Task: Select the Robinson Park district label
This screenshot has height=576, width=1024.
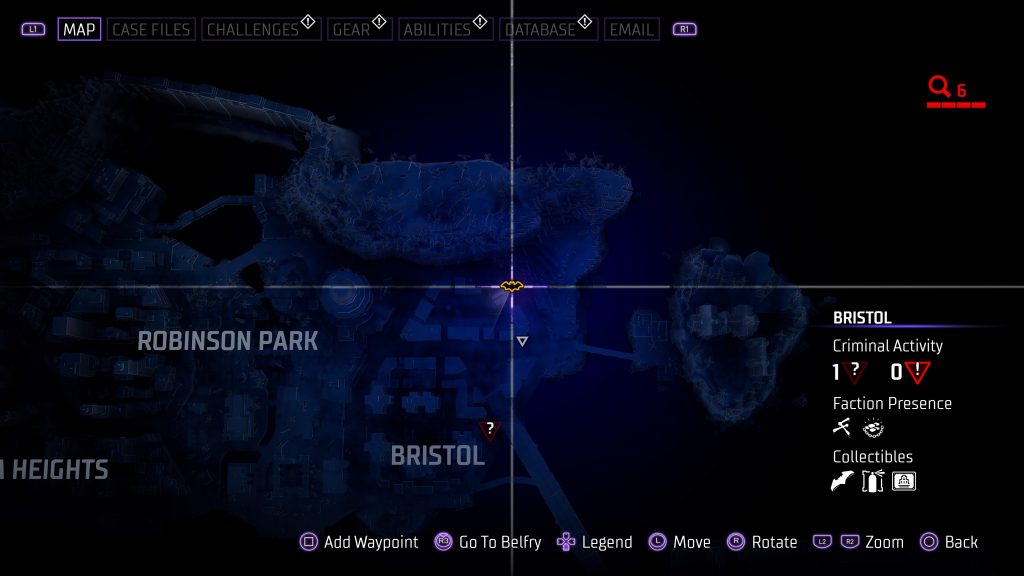Action: (228, 341)
